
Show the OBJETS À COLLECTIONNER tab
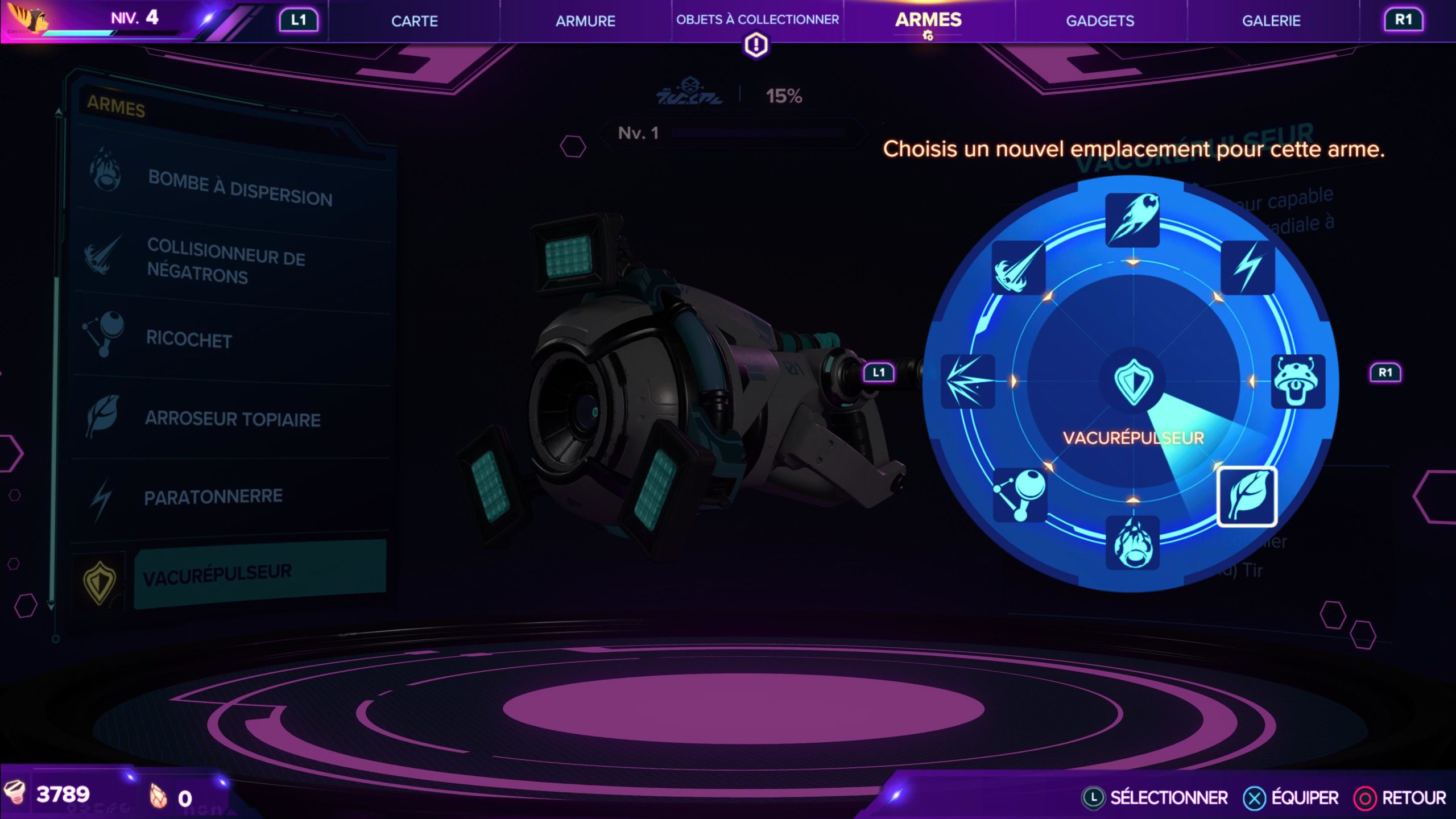757,20
